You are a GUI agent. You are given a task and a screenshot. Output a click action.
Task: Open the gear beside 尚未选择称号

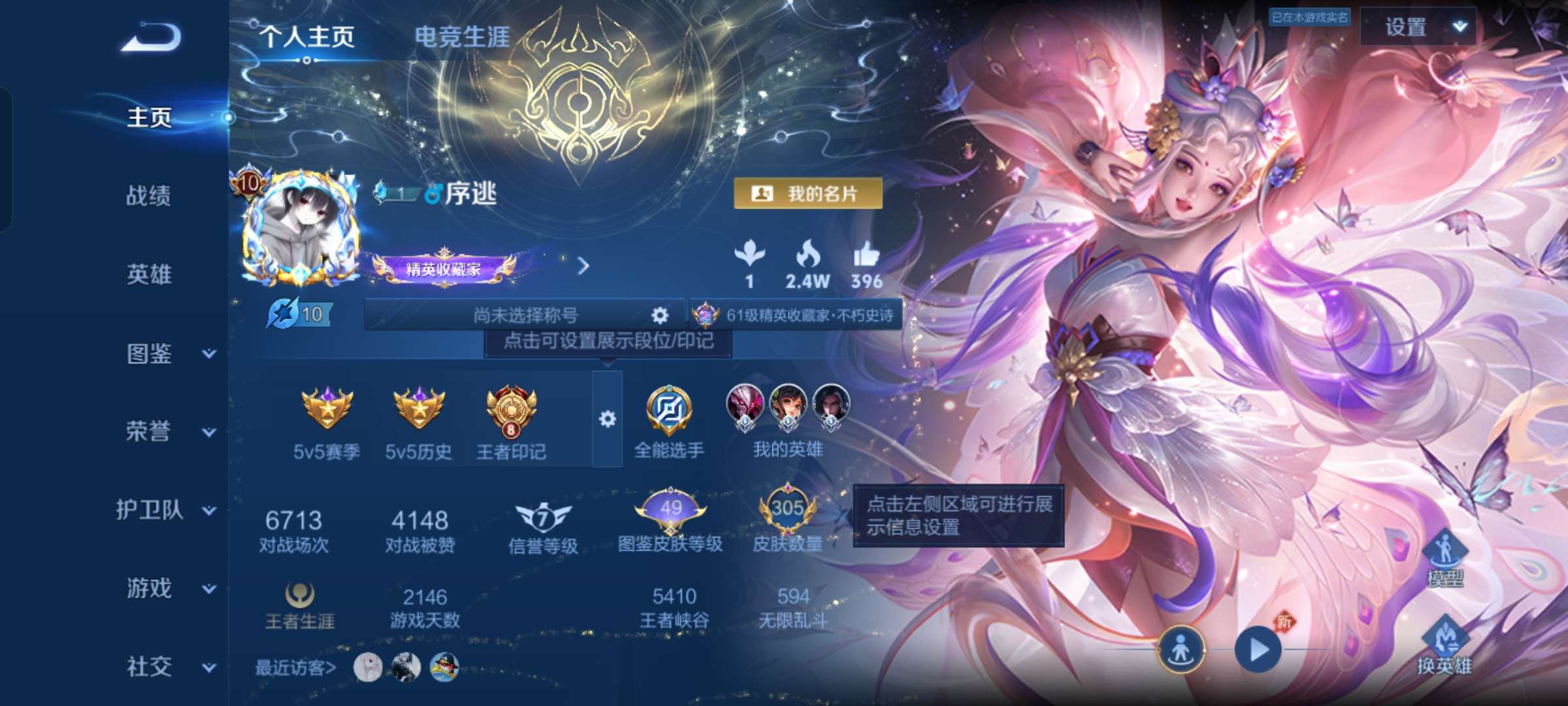pos(660,314)
